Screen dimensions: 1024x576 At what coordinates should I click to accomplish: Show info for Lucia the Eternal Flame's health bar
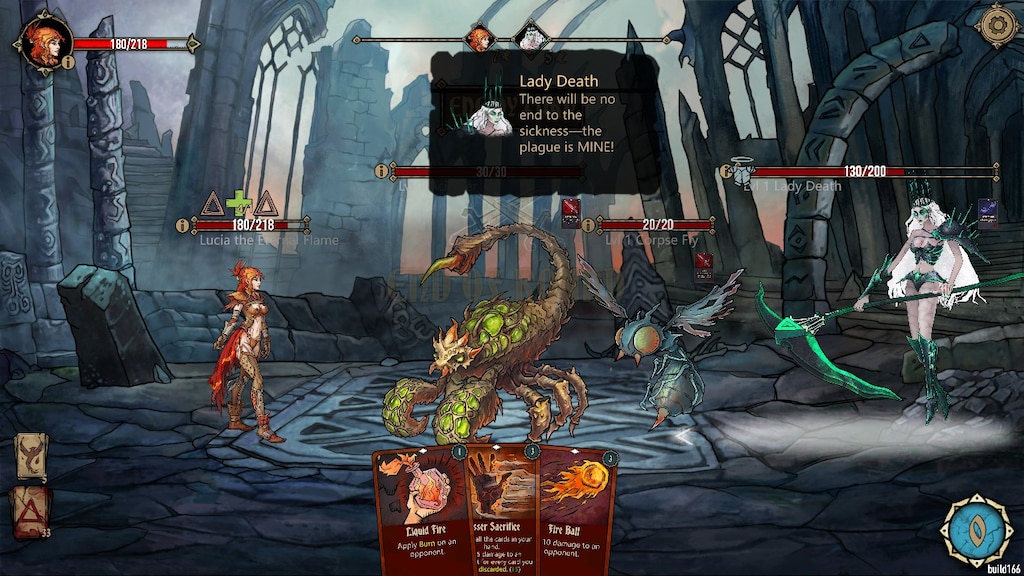click(182, 225)
